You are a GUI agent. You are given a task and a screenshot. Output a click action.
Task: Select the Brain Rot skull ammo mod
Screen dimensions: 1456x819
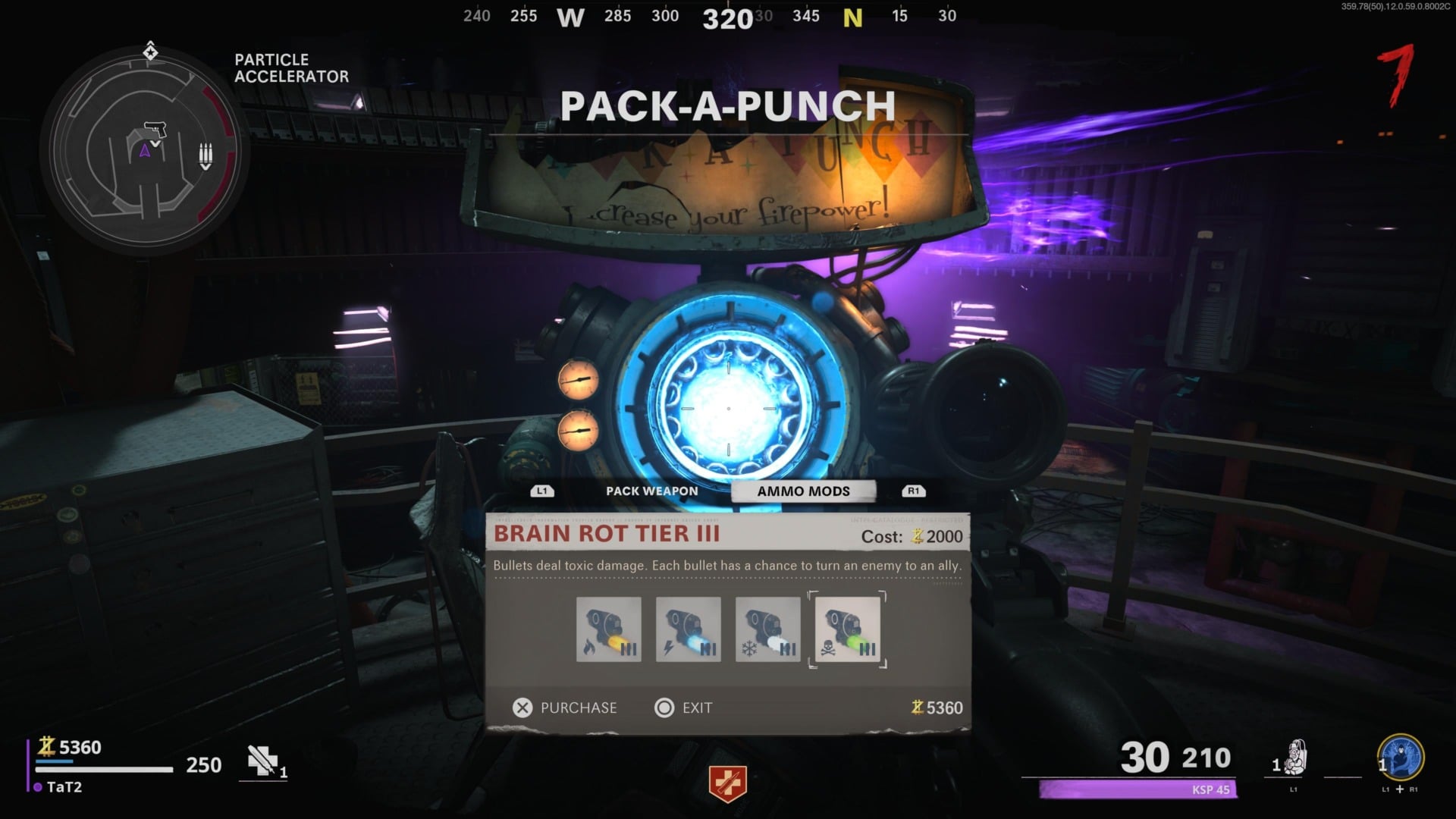point(847,629)
